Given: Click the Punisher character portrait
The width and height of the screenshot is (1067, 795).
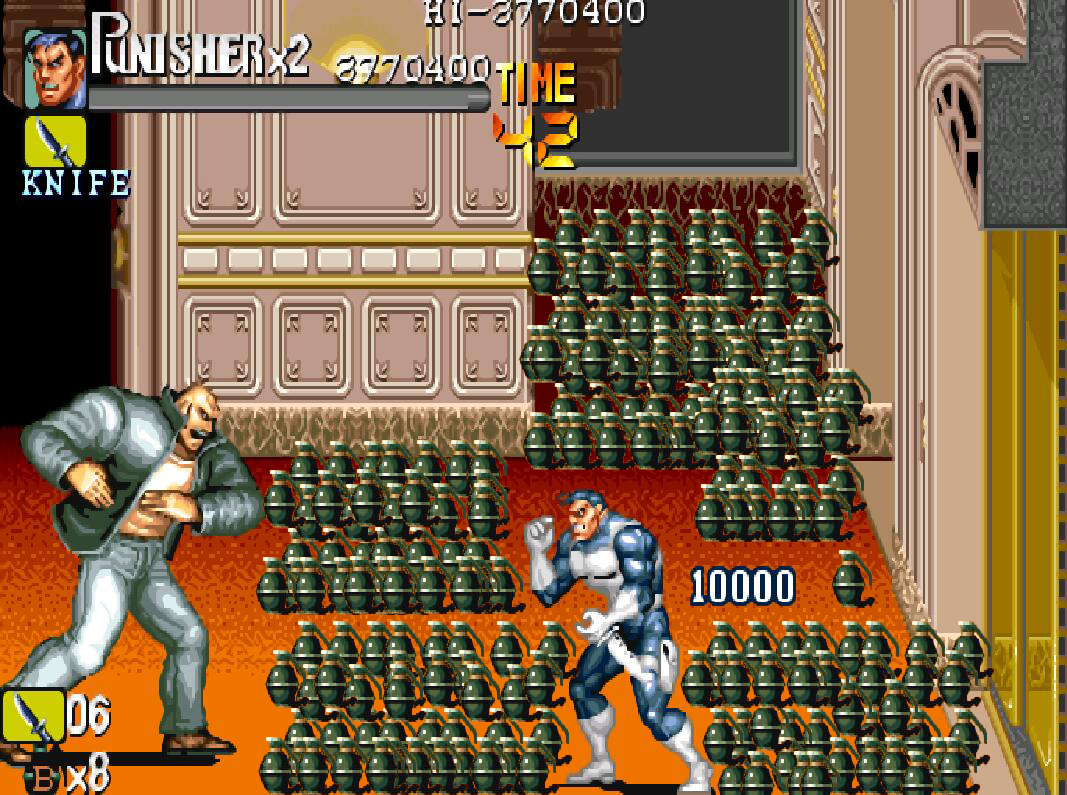Looking at the screenshot, I should point(54,68).
